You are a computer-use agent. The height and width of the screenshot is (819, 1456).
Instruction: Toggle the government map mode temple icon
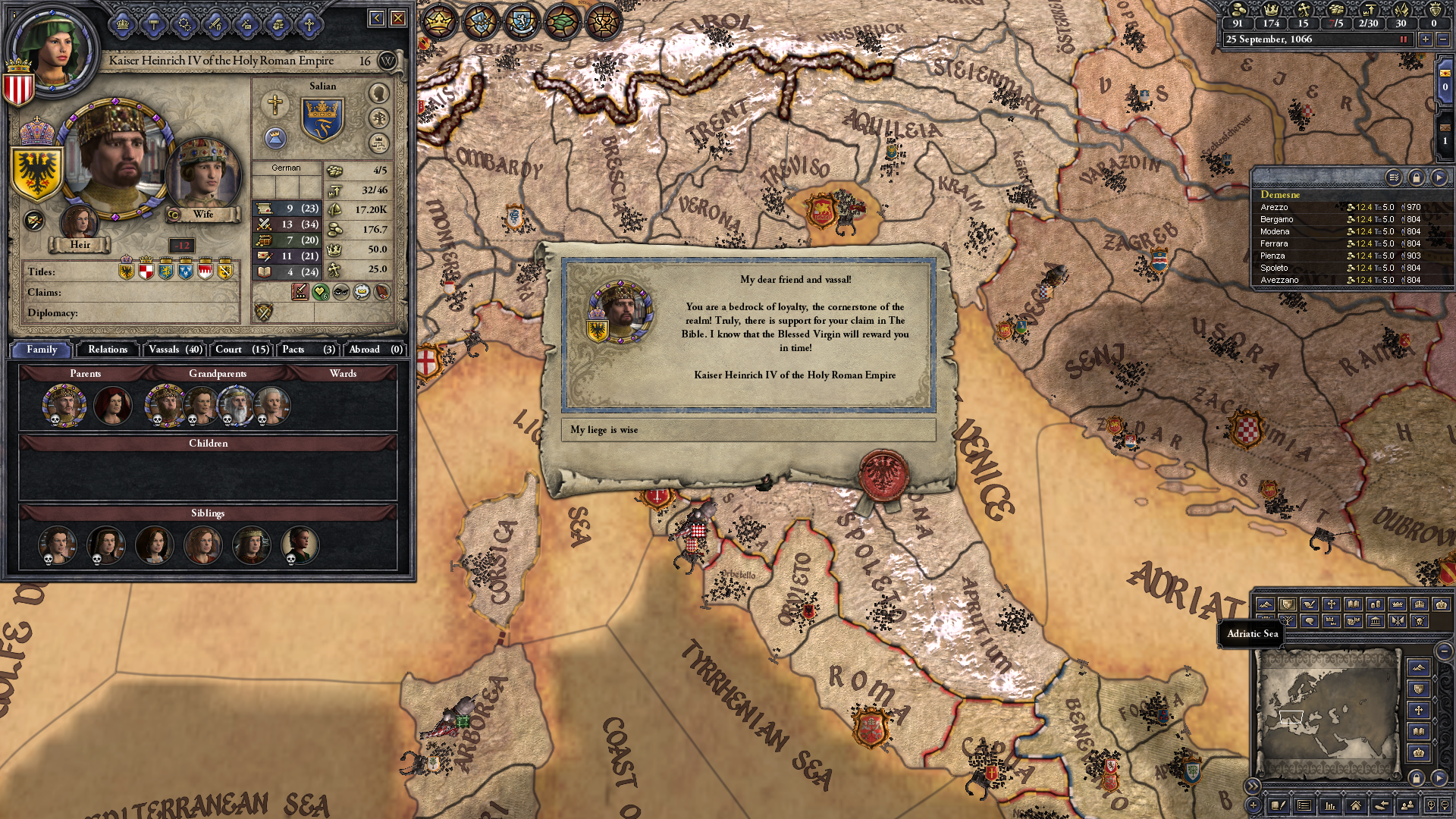1376,622
